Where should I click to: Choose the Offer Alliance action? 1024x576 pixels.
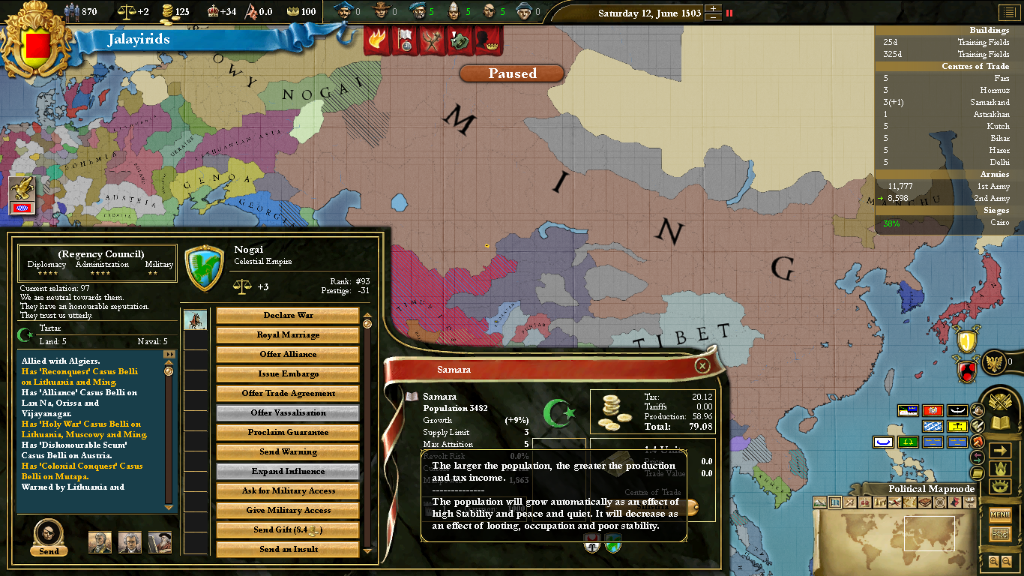[287, 355]
